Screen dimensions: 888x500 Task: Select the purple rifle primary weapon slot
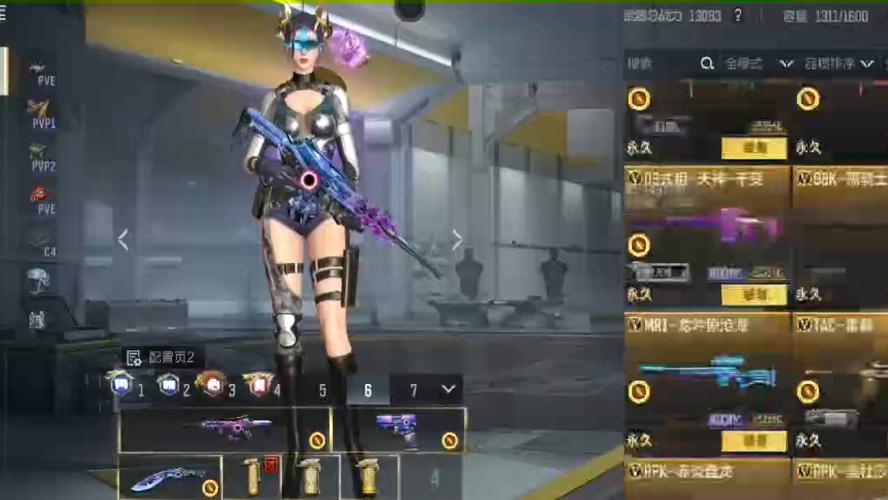tap(225, 429)
